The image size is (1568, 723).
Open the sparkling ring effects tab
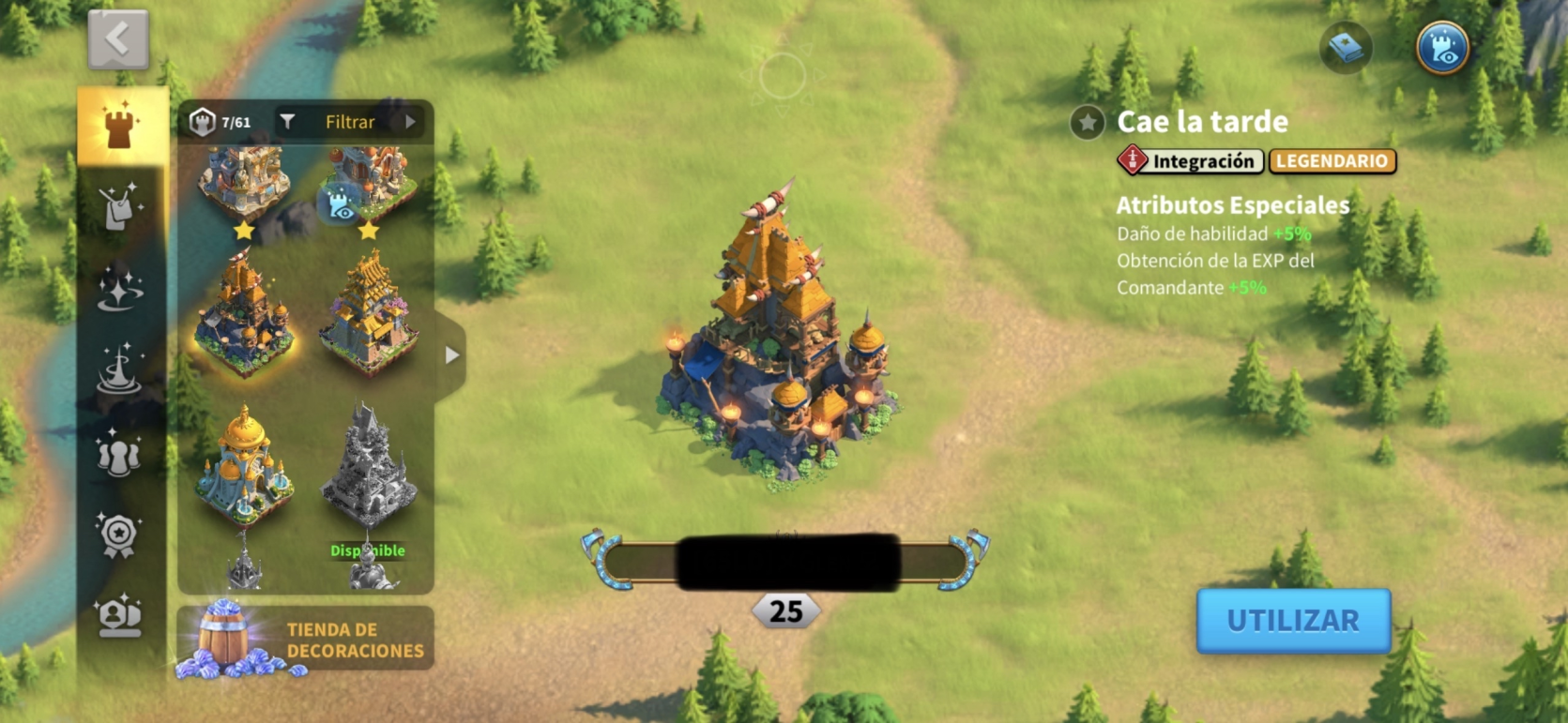point(120,288)
